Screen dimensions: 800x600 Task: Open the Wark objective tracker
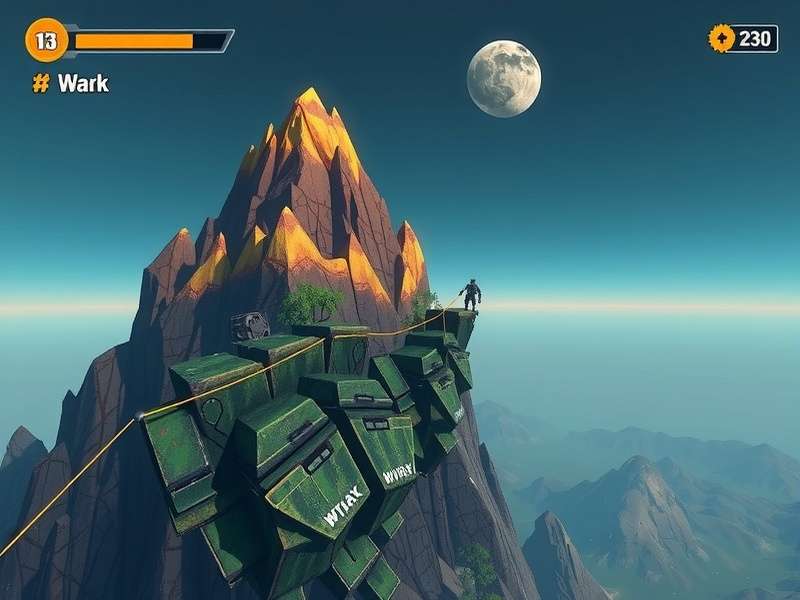click(x=71, y=84)
